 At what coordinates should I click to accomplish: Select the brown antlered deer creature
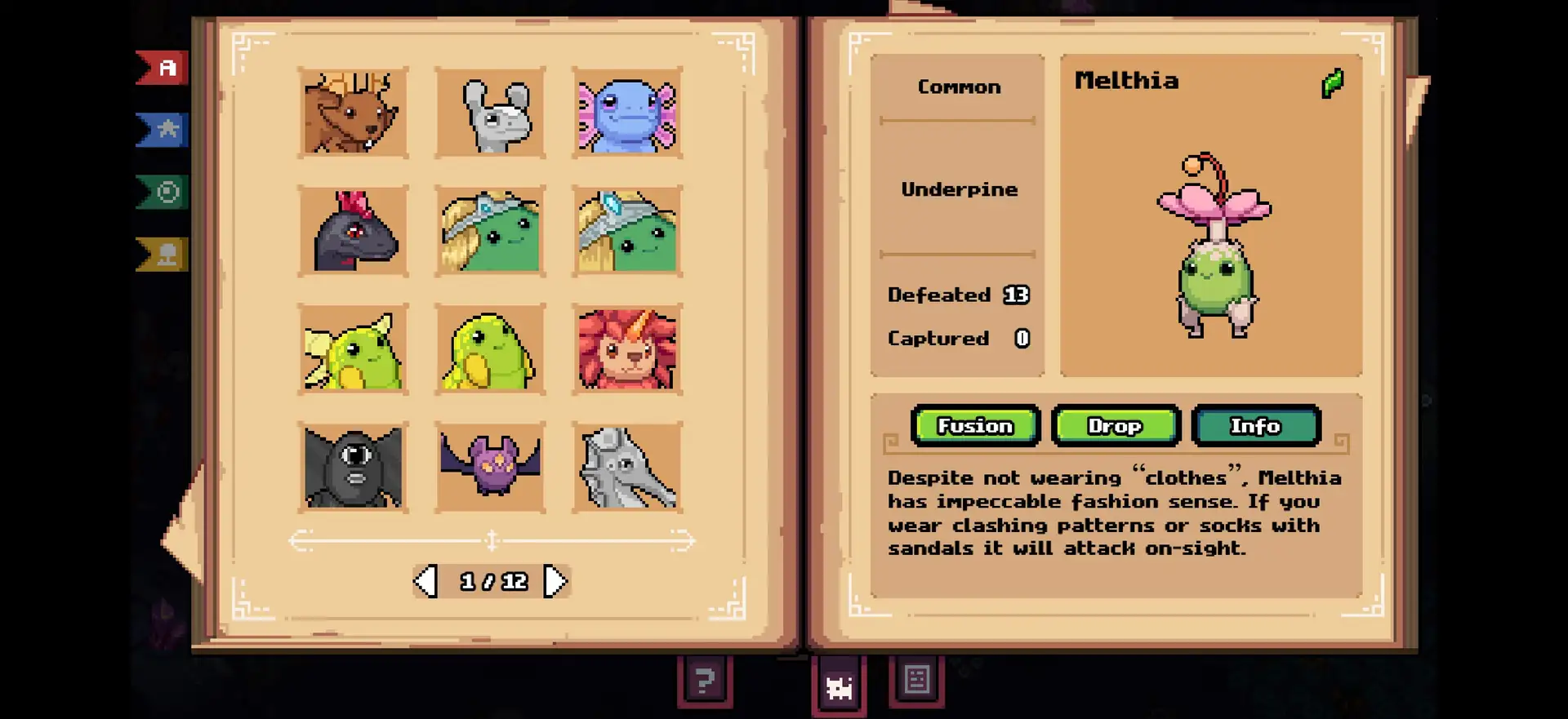point(353,113)
